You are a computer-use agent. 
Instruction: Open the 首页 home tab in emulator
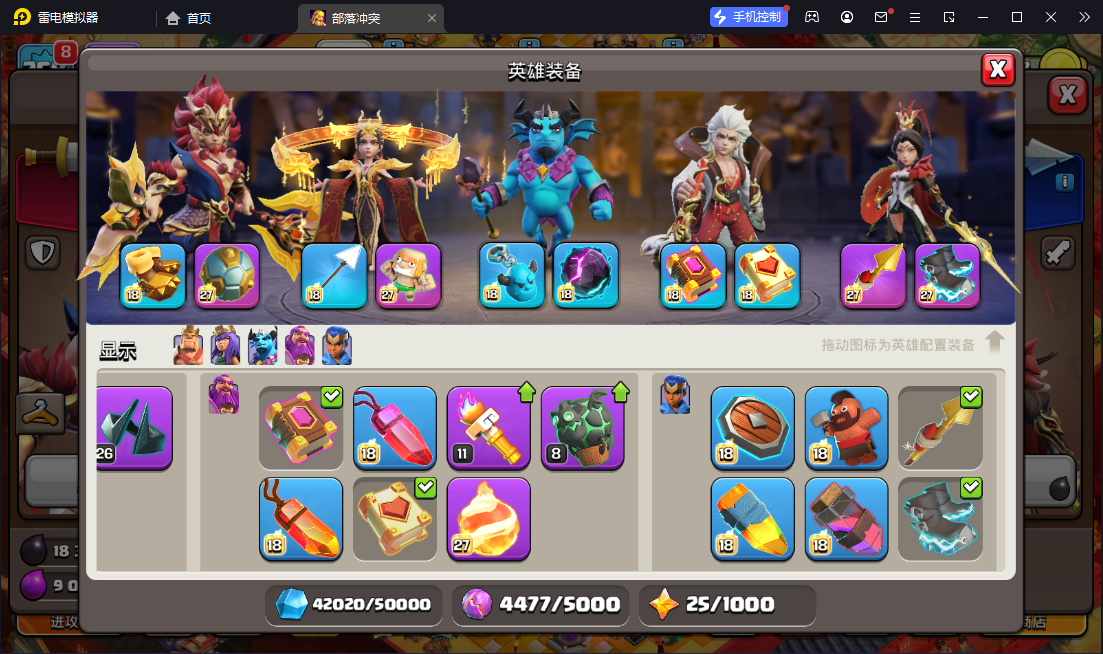point(188,18)
